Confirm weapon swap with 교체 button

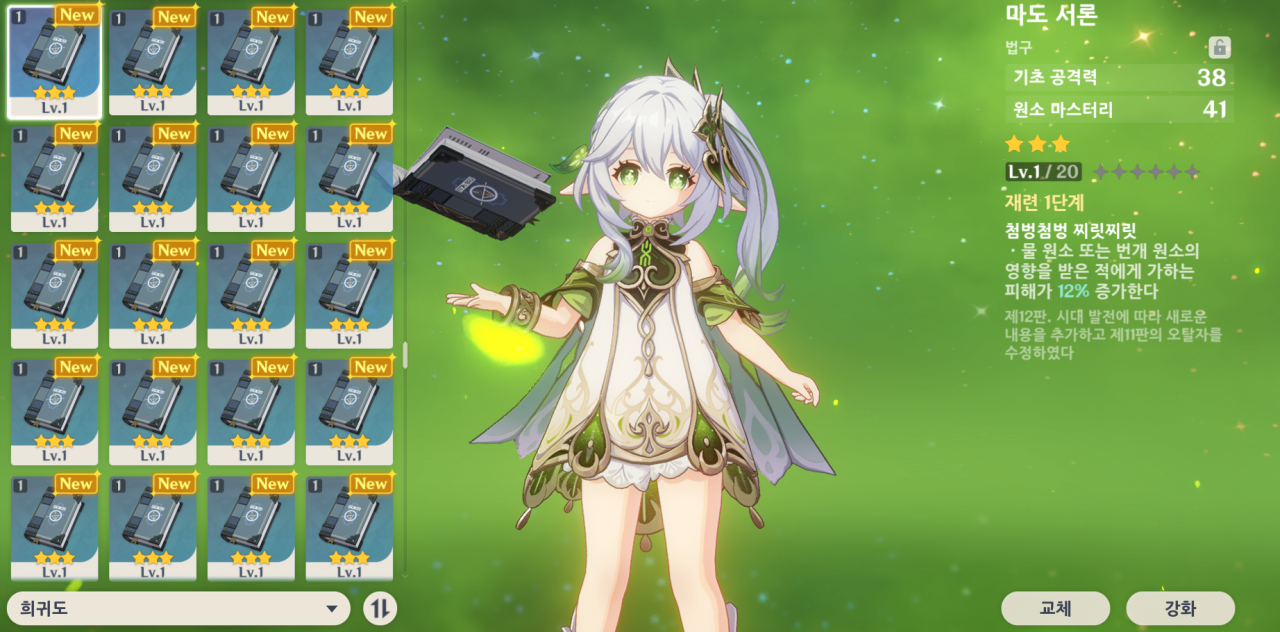click(x=1055, y=608)
